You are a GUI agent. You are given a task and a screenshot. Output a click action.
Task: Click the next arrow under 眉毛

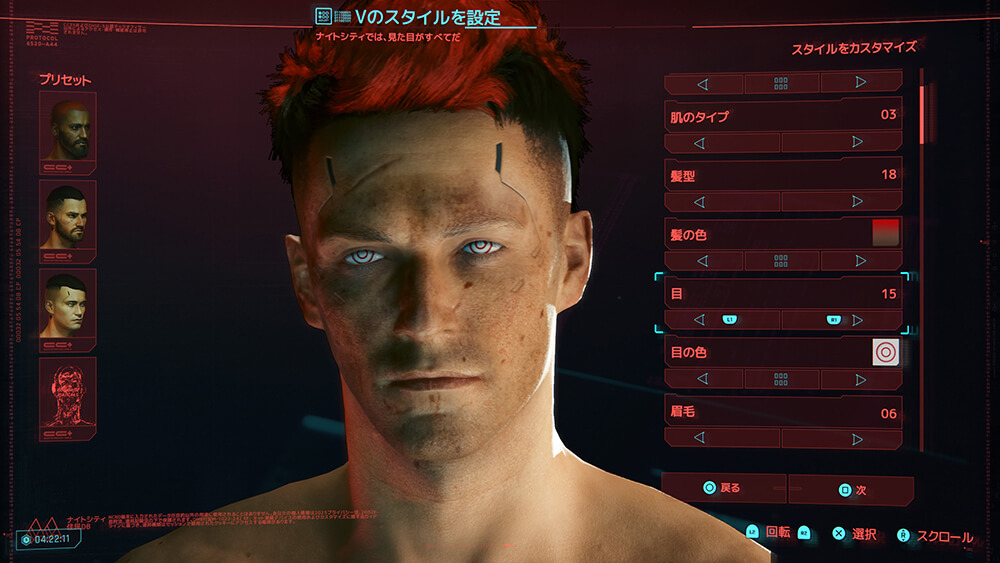[858, 439]
